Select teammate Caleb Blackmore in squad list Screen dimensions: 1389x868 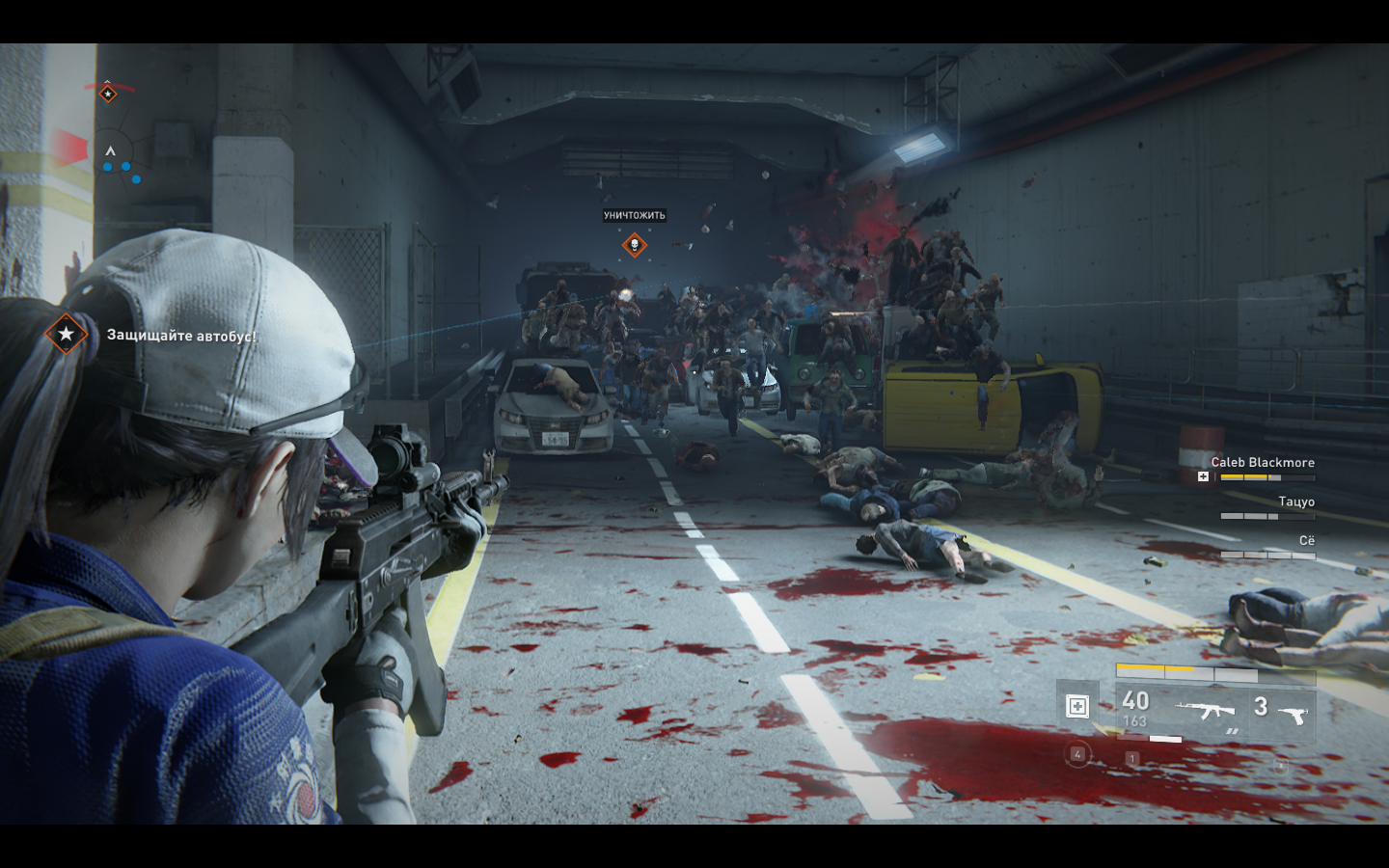[x=1263, y=463]
